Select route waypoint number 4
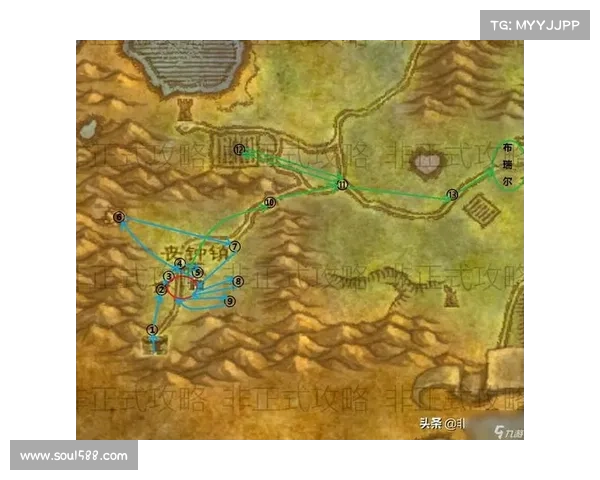Image resolution: width=600 pixels, height=480 pixels. 180,263
